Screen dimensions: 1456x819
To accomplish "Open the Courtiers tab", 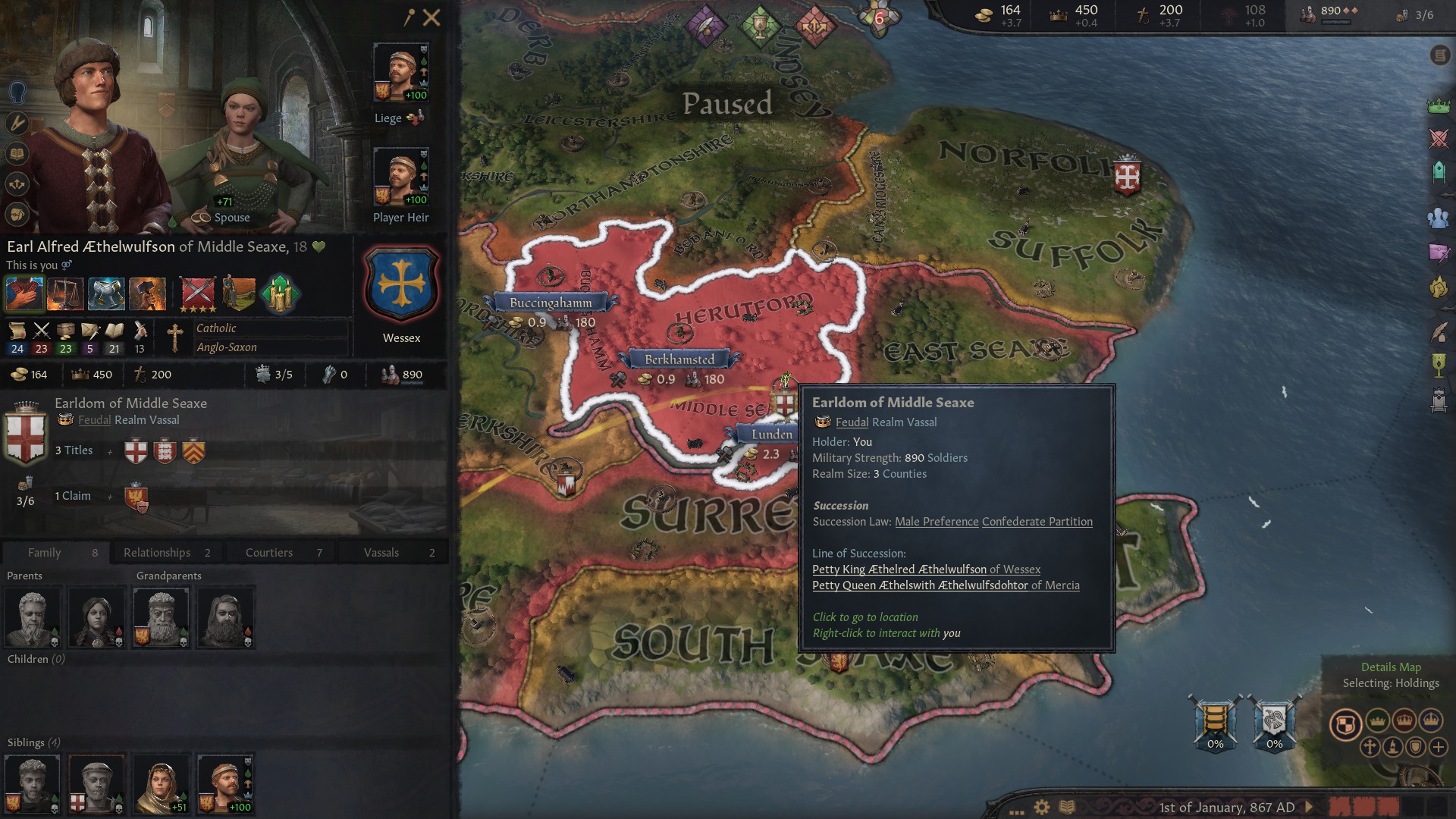I will (x=281, y=553).
